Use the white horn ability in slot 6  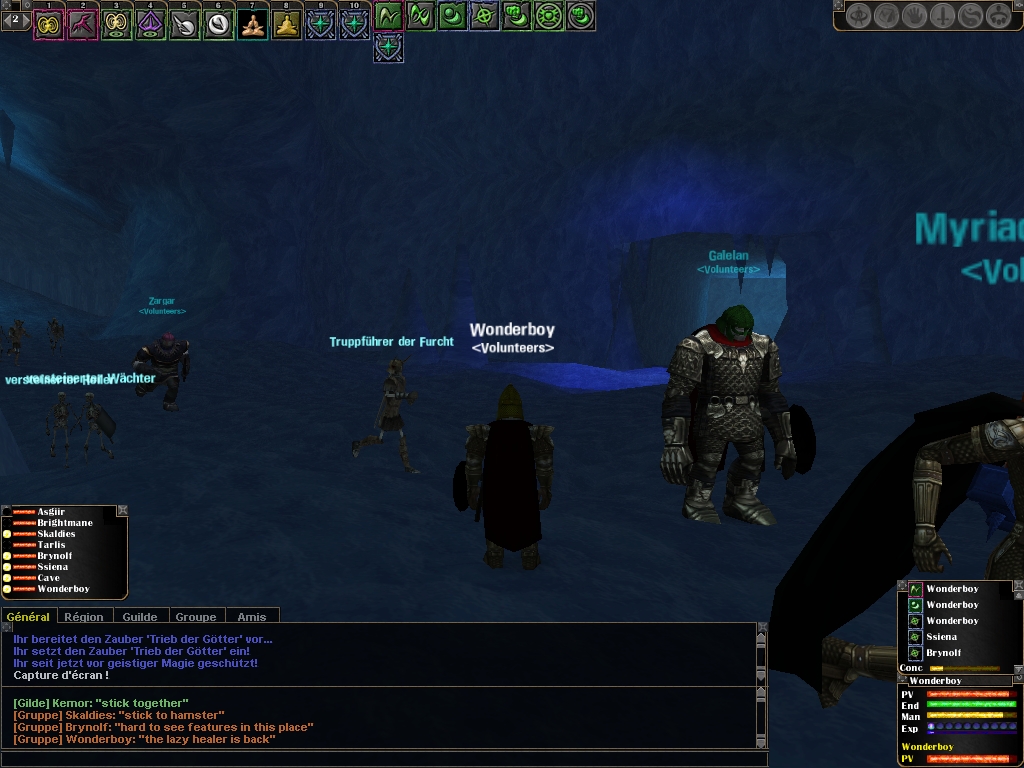219,24
